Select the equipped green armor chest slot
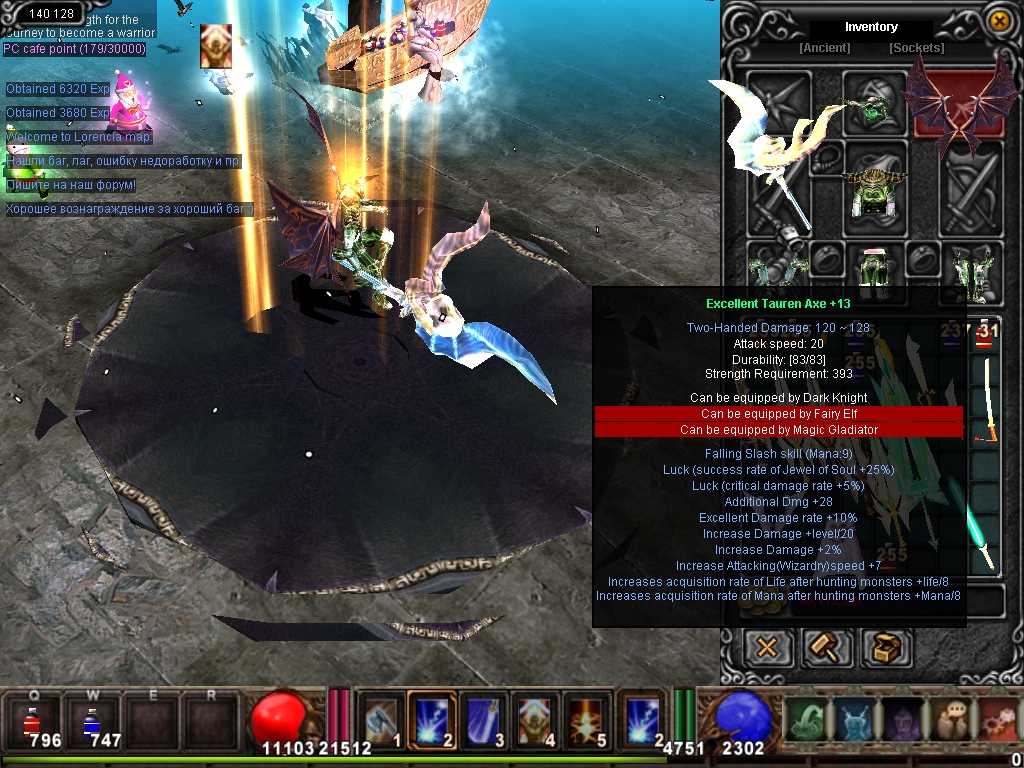This screenshot has width=1024, height=768. pyautogui.click(x=875, y=189)
